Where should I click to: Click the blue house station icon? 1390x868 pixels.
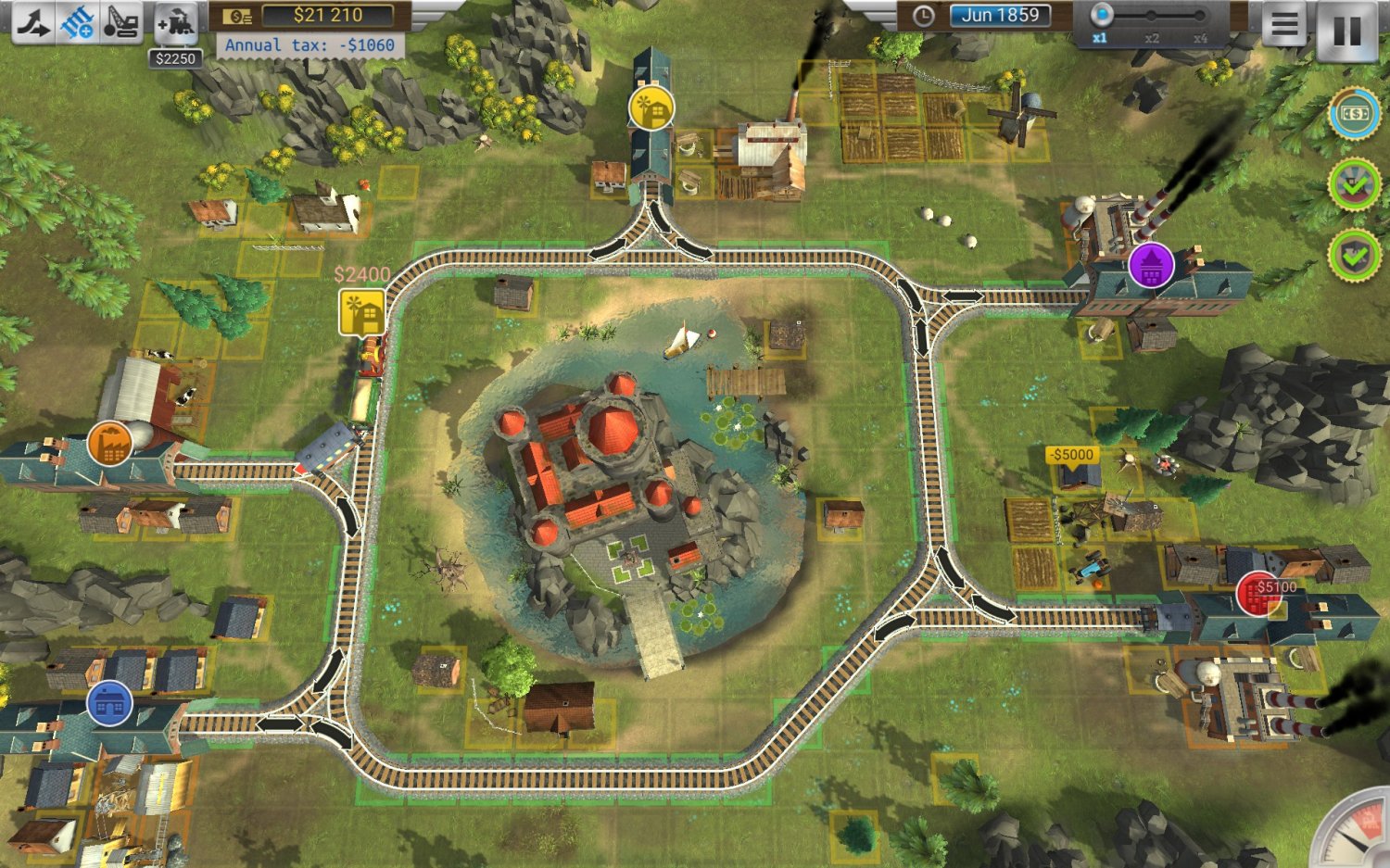[108, 705]
